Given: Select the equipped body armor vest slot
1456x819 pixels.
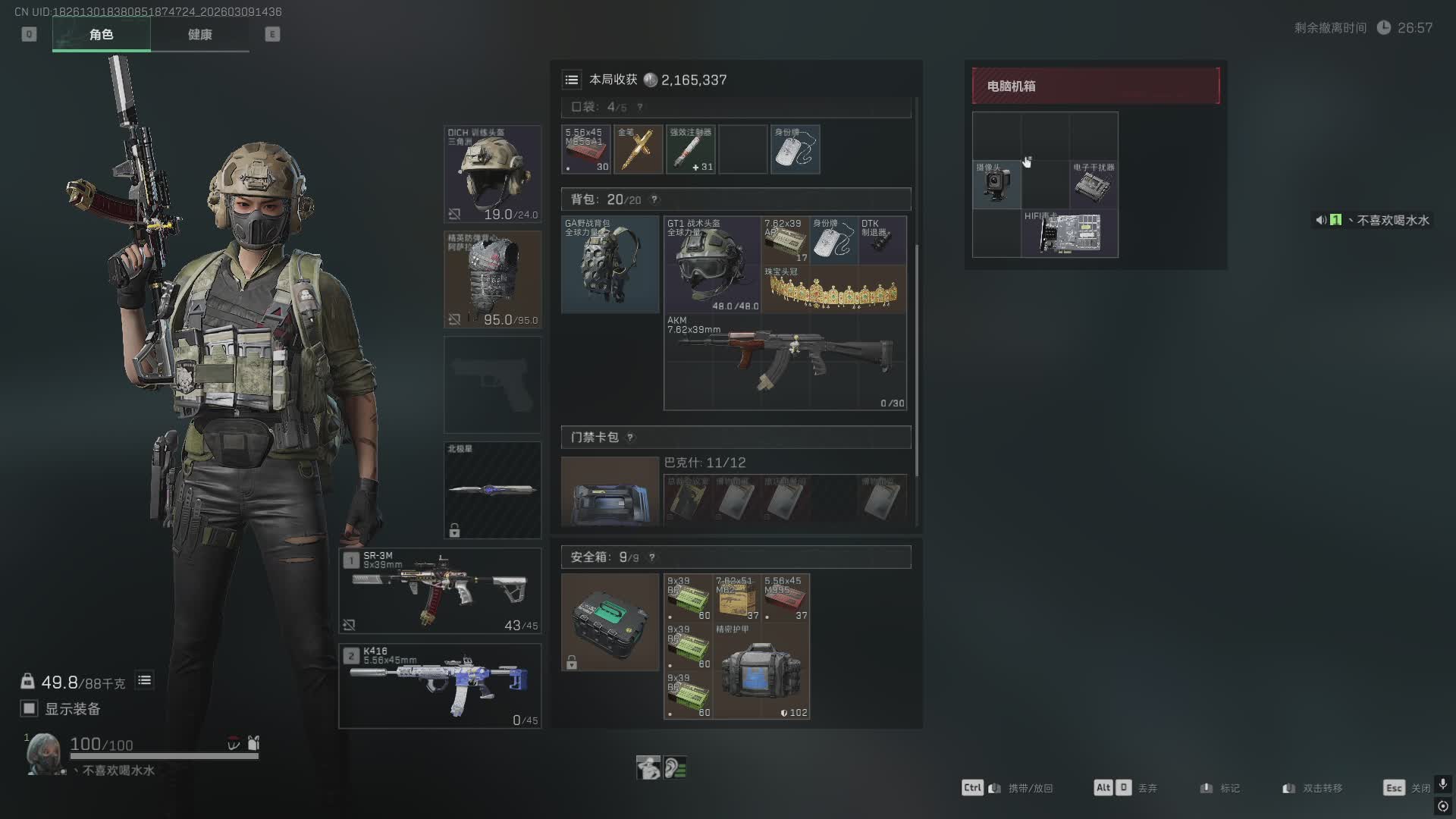Looking at the screenshot, I should click(x=492, y=279).
